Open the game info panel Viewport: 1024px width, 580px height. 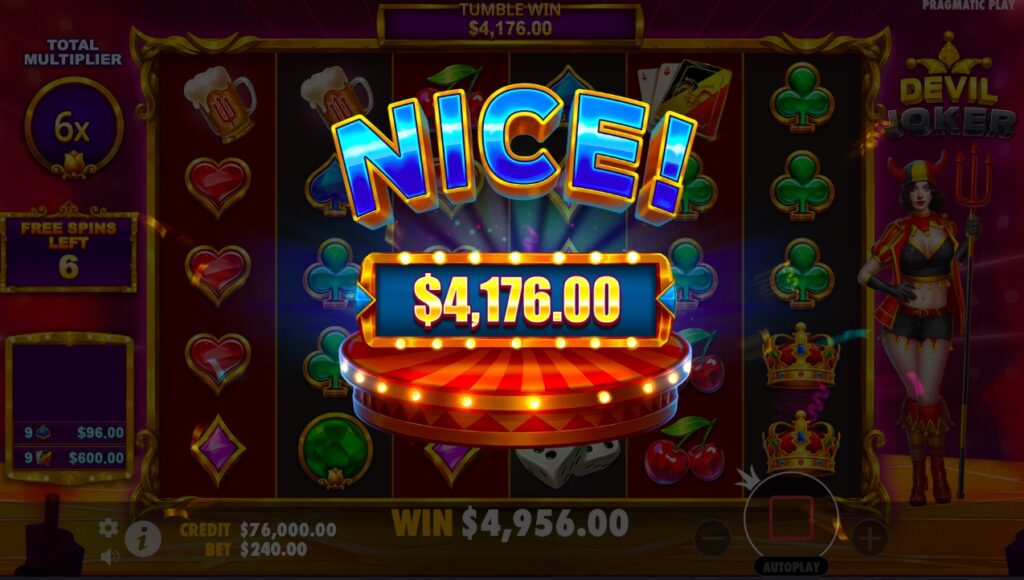point(143,538)
